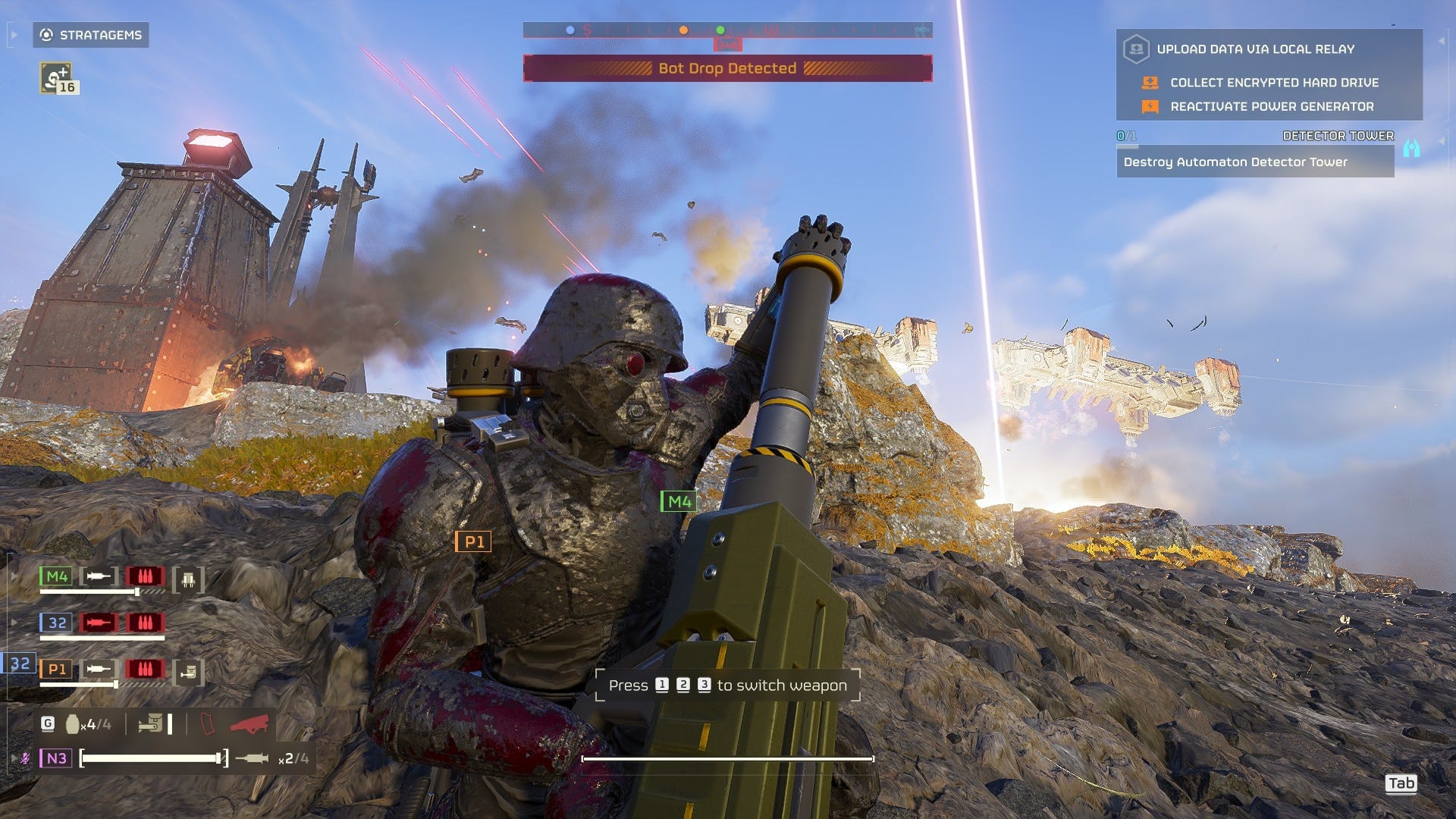This screenshot has width=1456, height=819.
Task: Click the green M4 marker on the teammate
Action: click(x=679, y=501)
